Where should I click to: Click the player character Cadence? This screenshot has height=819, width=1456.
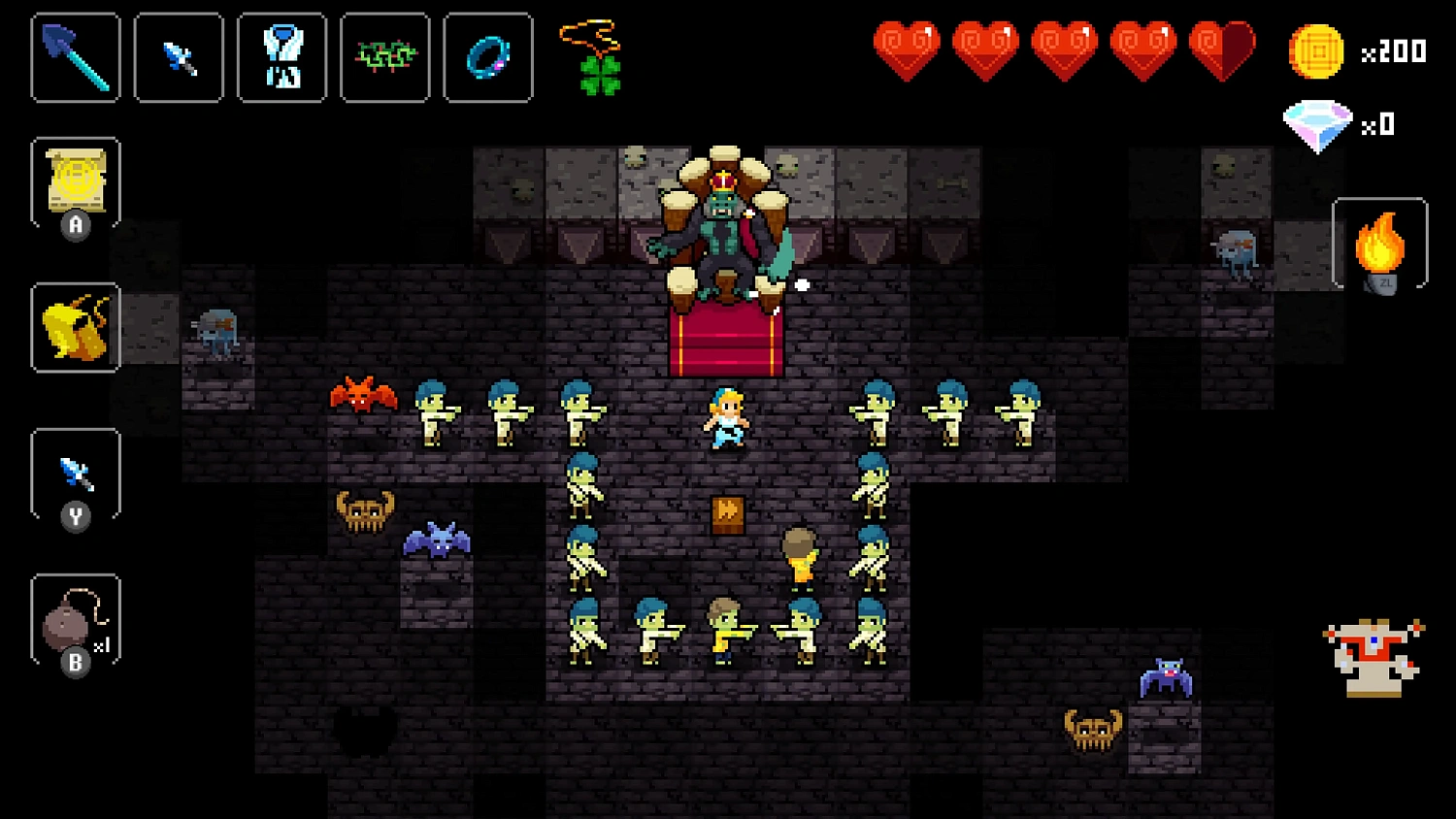(x=726, y=422)
